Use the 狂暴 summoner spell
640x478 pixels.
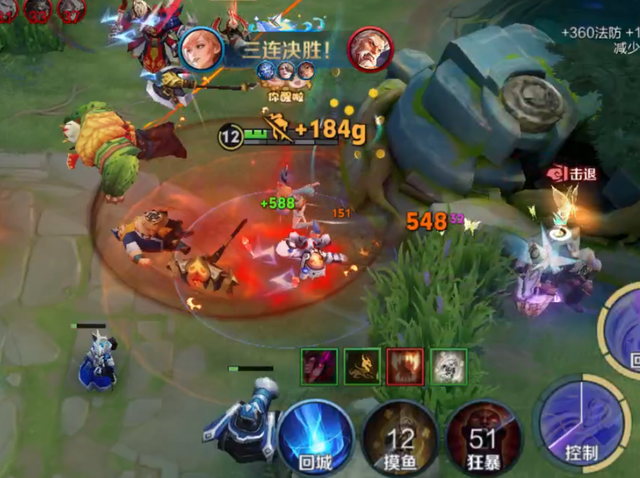click(x=483, y=439)
